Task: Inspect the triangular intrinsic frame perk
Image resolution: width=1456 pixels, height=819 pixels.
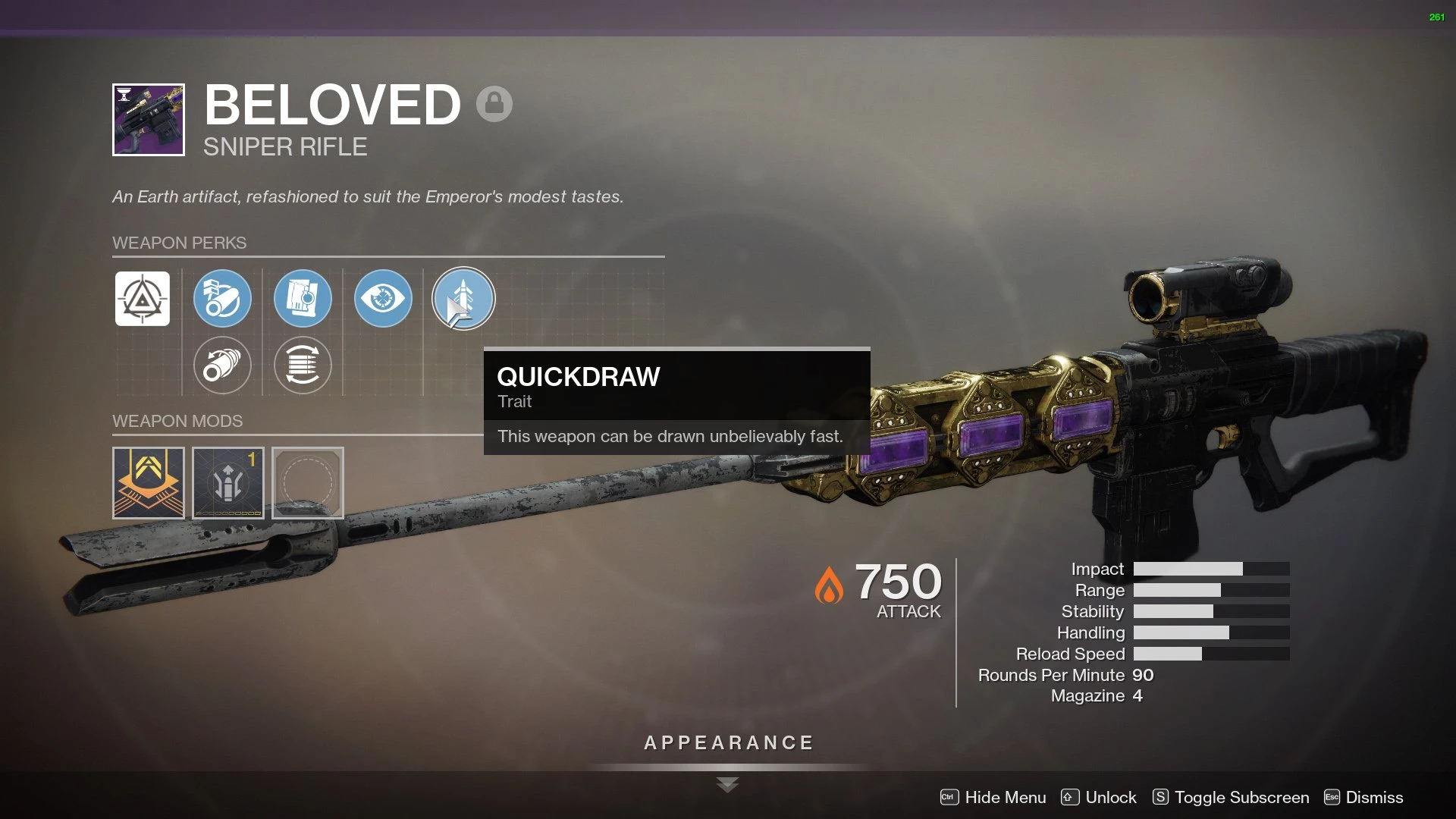Action: point(143,299)
